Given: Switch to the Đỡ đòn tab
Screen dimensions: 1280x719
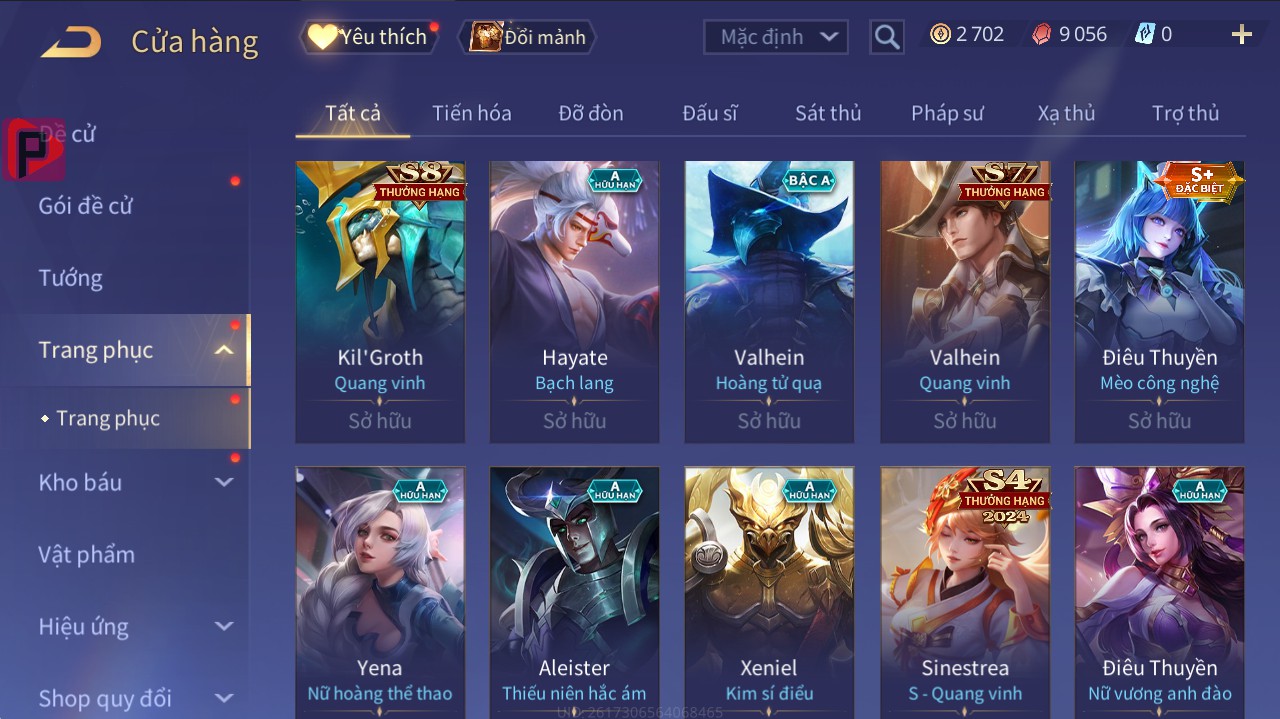Looking at the screenshot, I should pyautogui.click(x=590, y=113).
